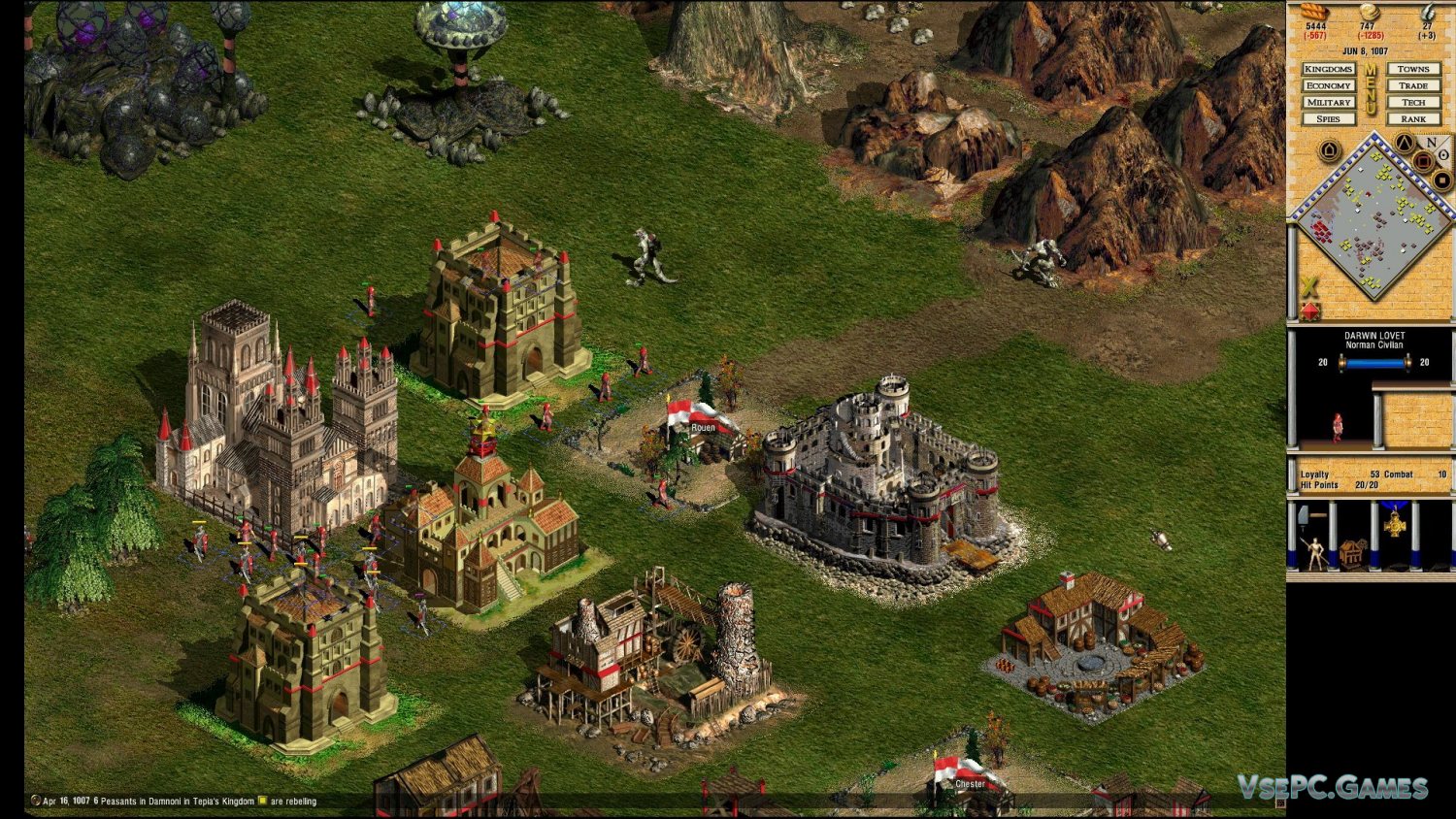Open the Economy report

(1328, 85)
